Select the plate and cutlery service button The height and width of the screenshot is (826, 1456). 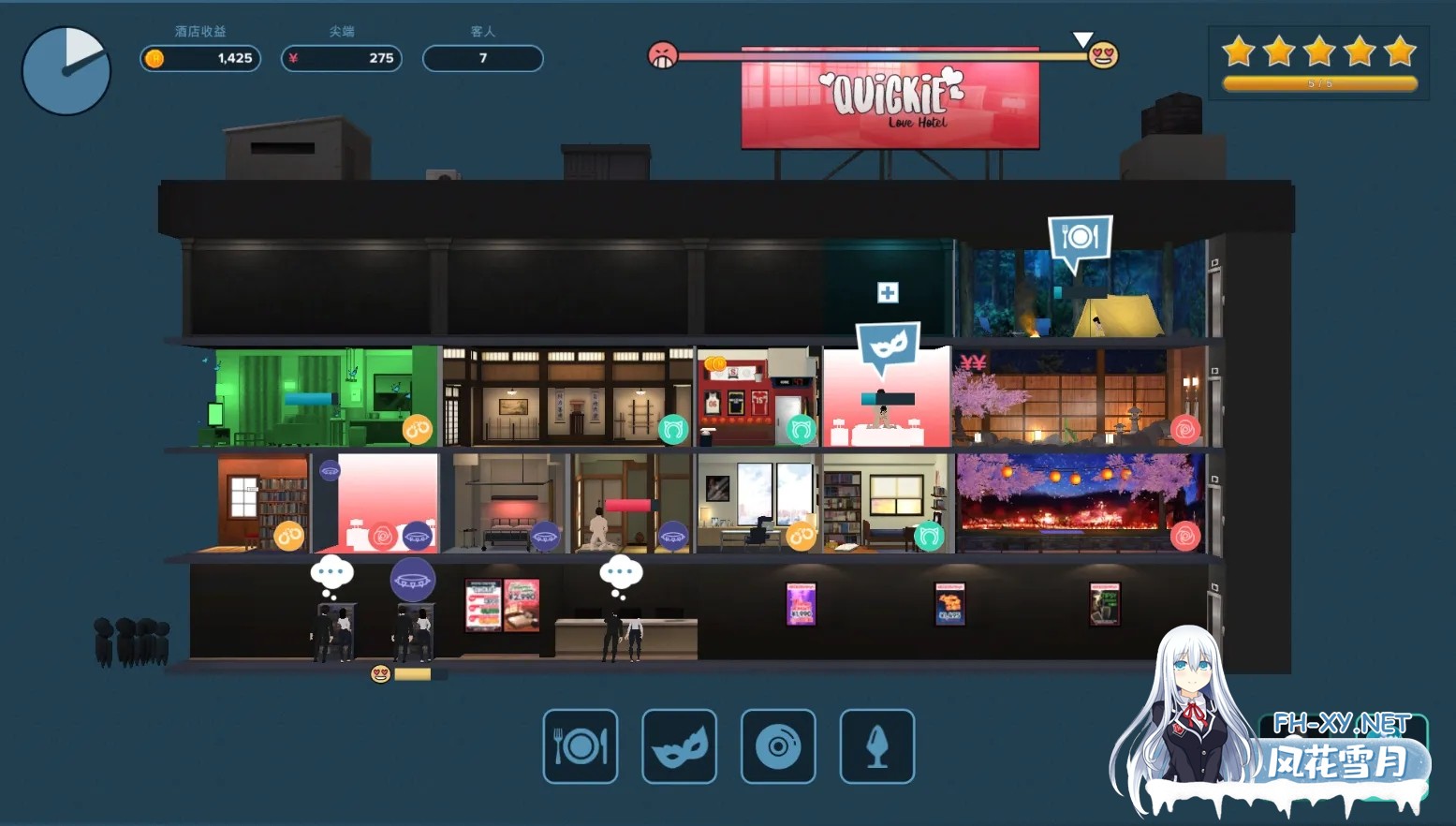coord(581,746)
